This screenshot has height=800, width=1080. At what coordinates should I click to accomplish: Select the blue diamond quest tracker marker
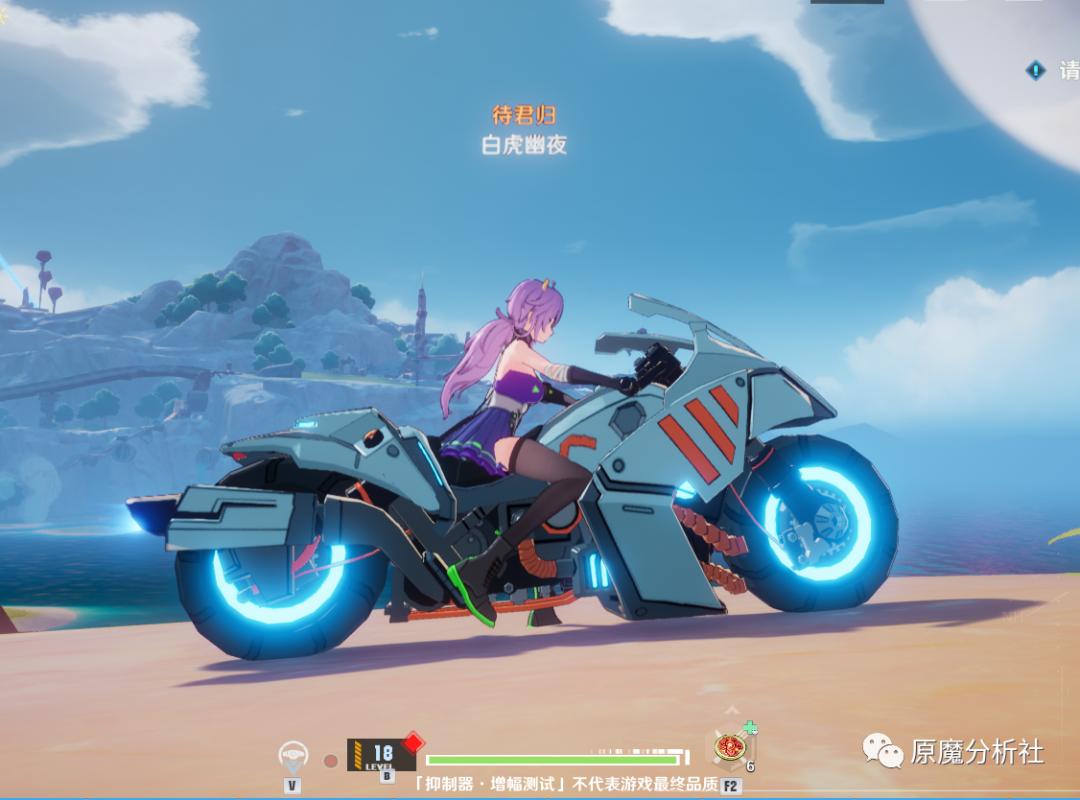[1036, 70]
